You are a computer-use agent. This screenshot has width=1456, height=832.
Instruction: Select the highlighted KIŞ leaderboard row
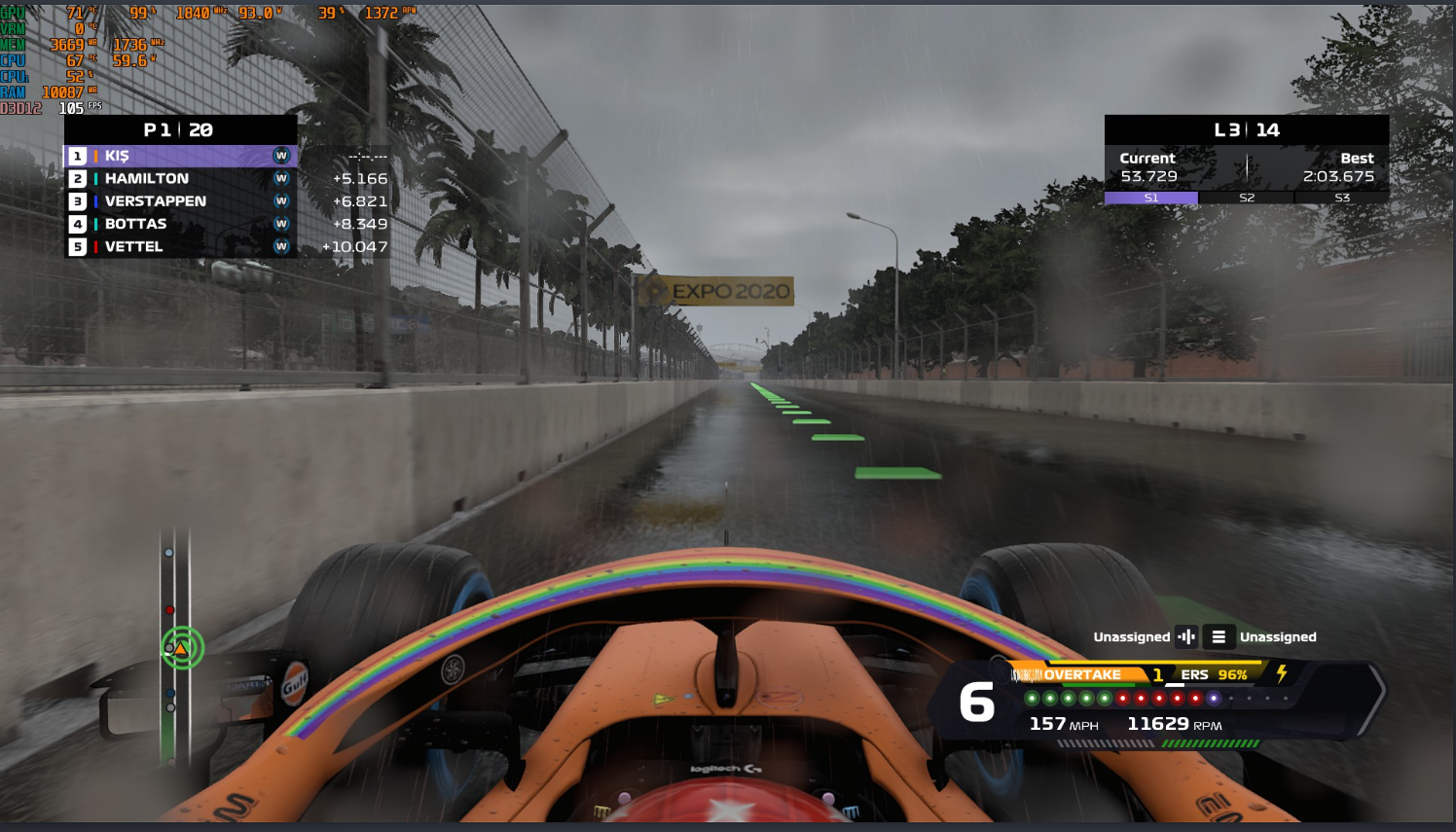[180, 156]
